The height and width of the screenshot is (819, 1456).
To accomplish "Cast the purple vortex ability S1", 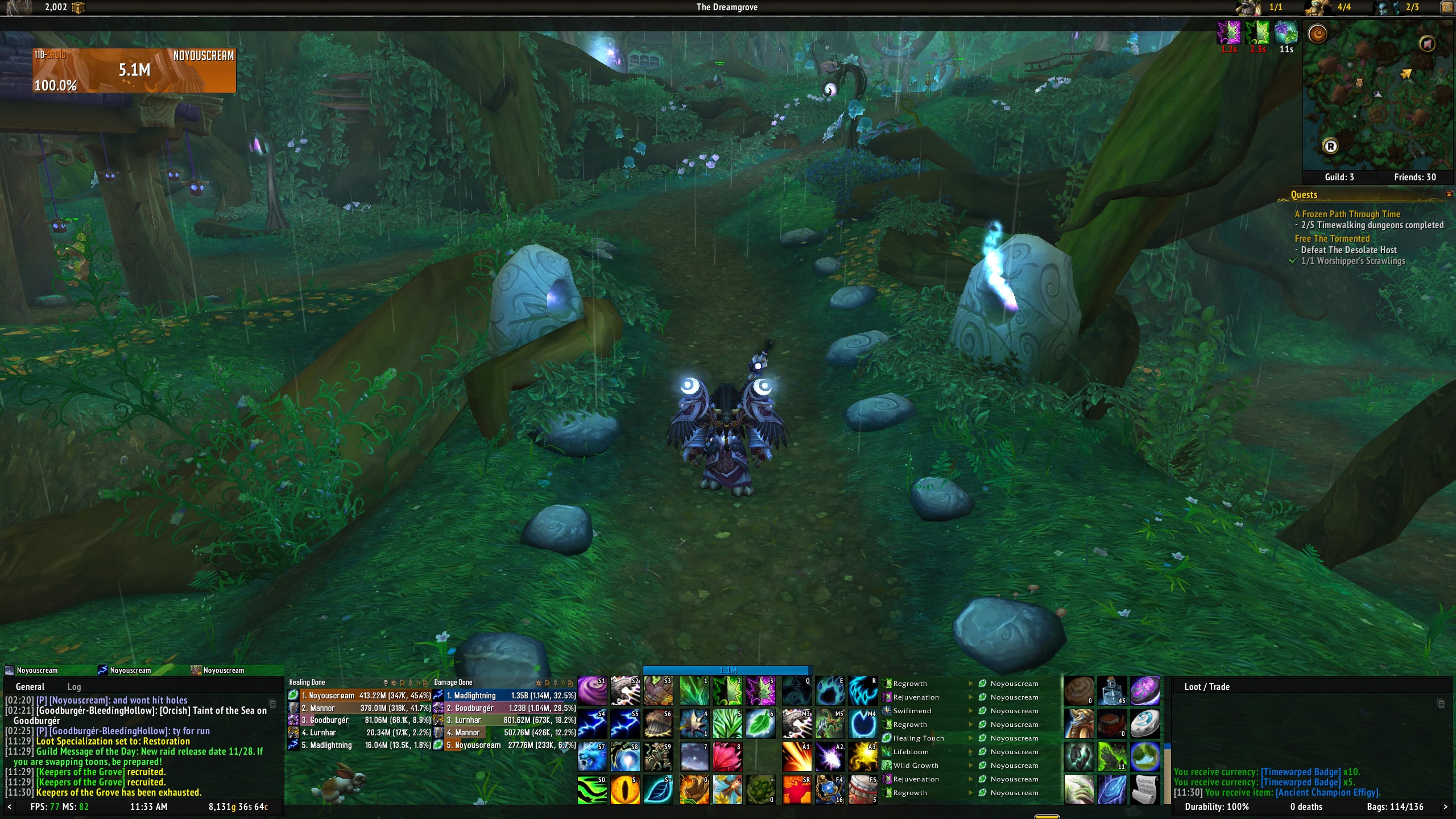I will point(592,691).
